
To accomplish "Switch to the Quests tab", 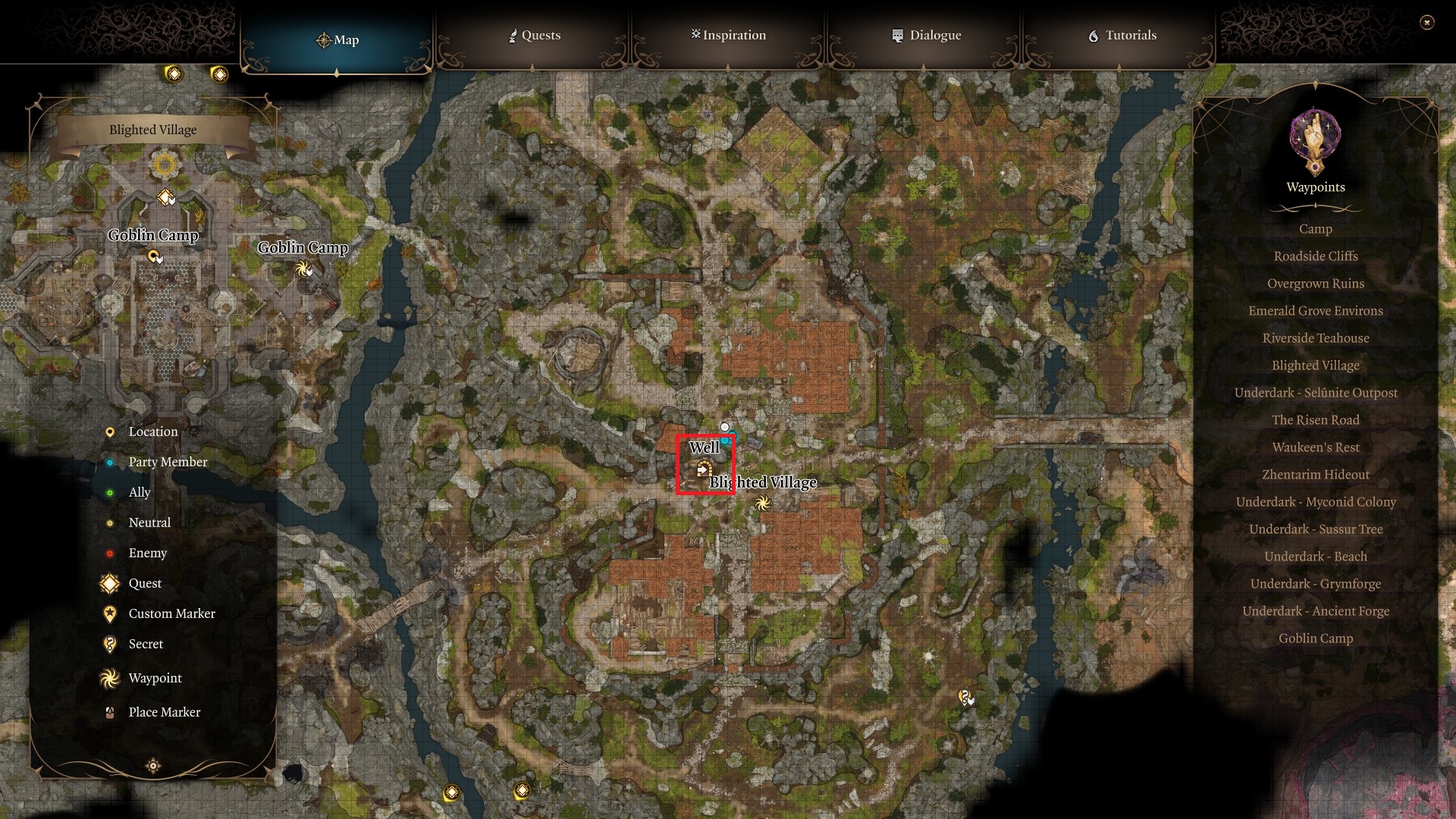I will point(535,35).
